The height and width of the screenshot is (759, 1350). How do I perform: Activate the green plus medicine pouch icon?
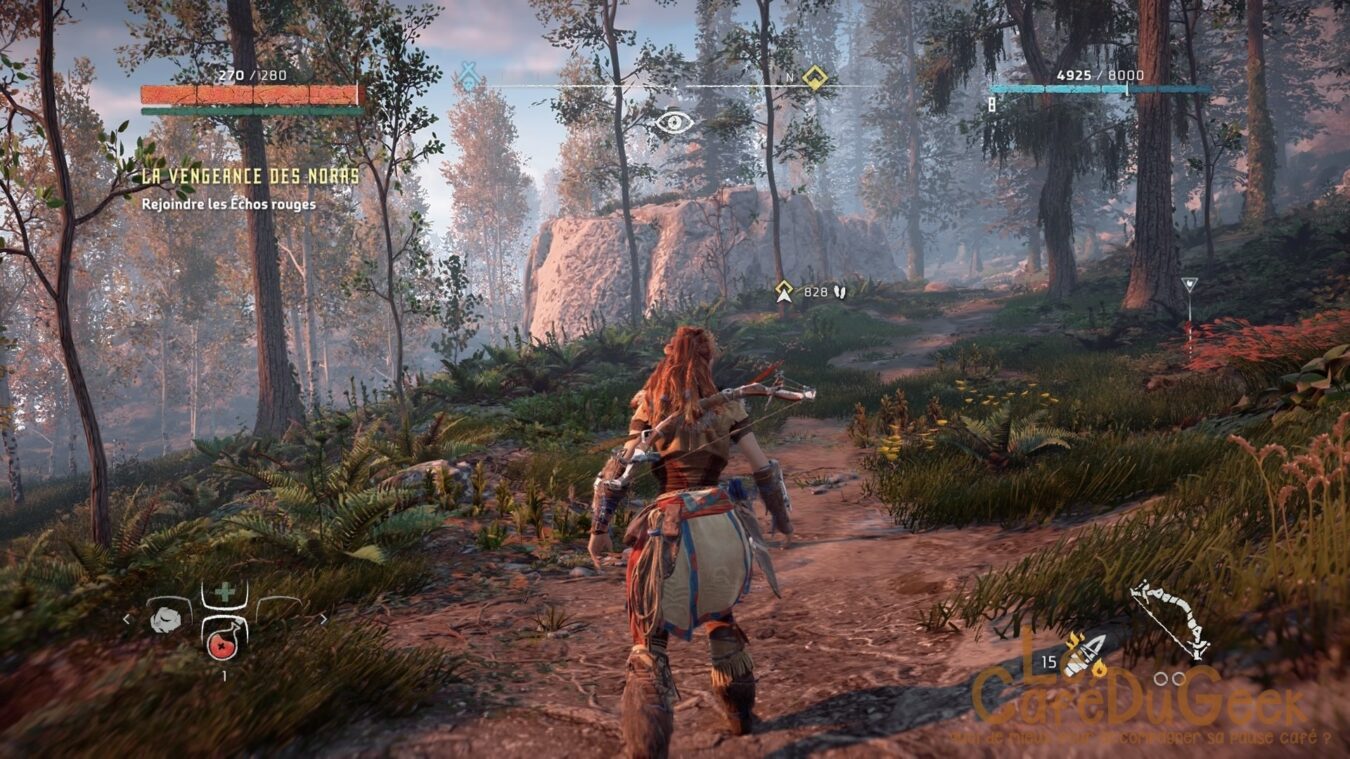point(225,593)
